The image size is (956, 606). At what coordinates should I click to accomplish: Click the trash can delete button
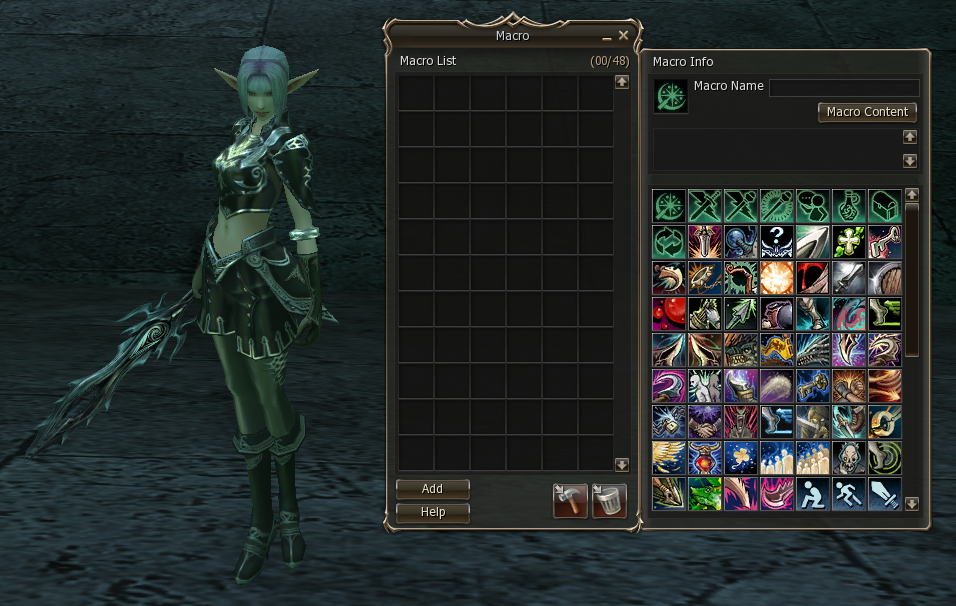point(609,499)
